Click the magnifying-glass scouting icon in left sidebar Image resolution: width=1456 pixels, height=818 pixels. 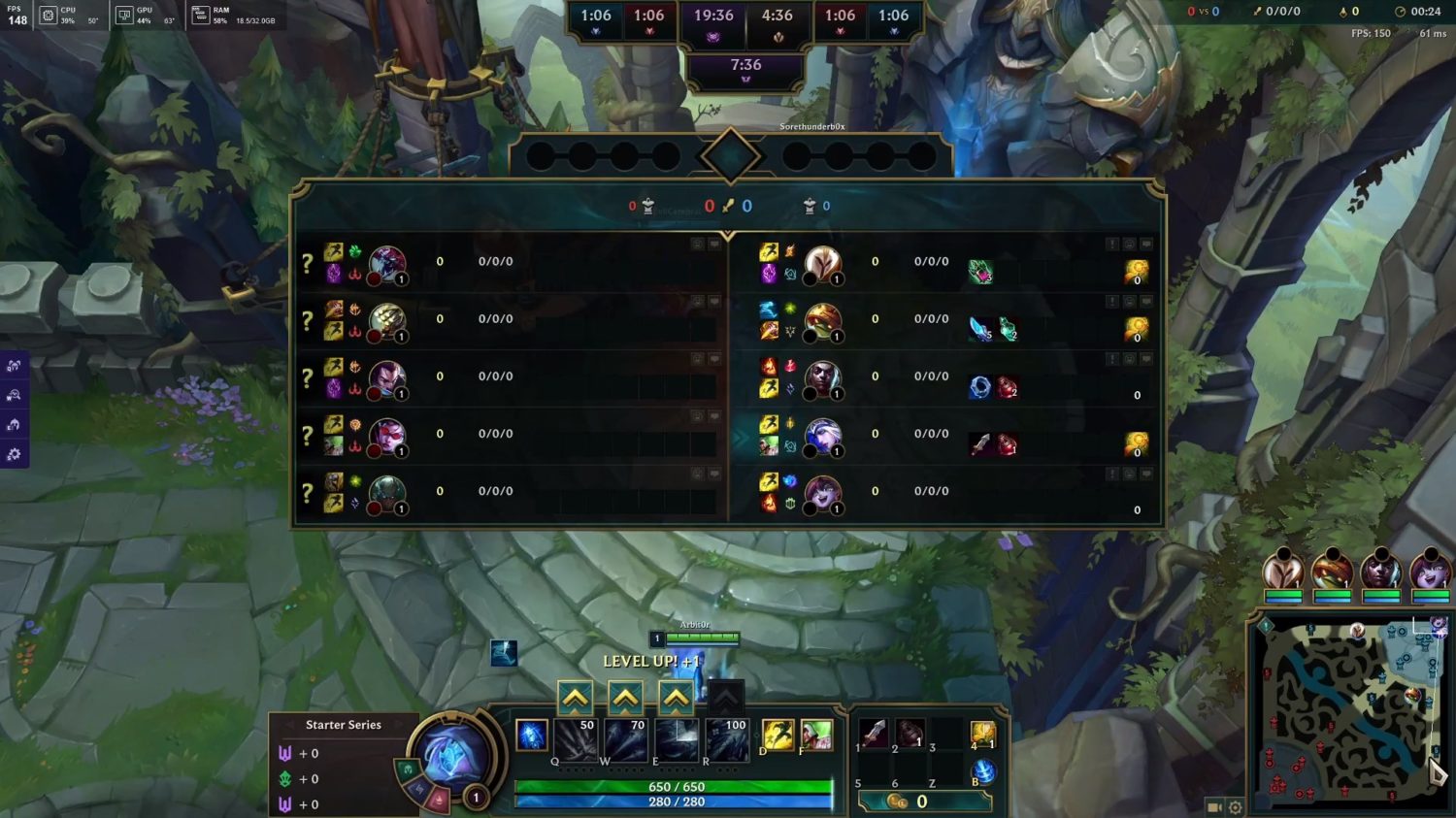click(x=15, y=396)
